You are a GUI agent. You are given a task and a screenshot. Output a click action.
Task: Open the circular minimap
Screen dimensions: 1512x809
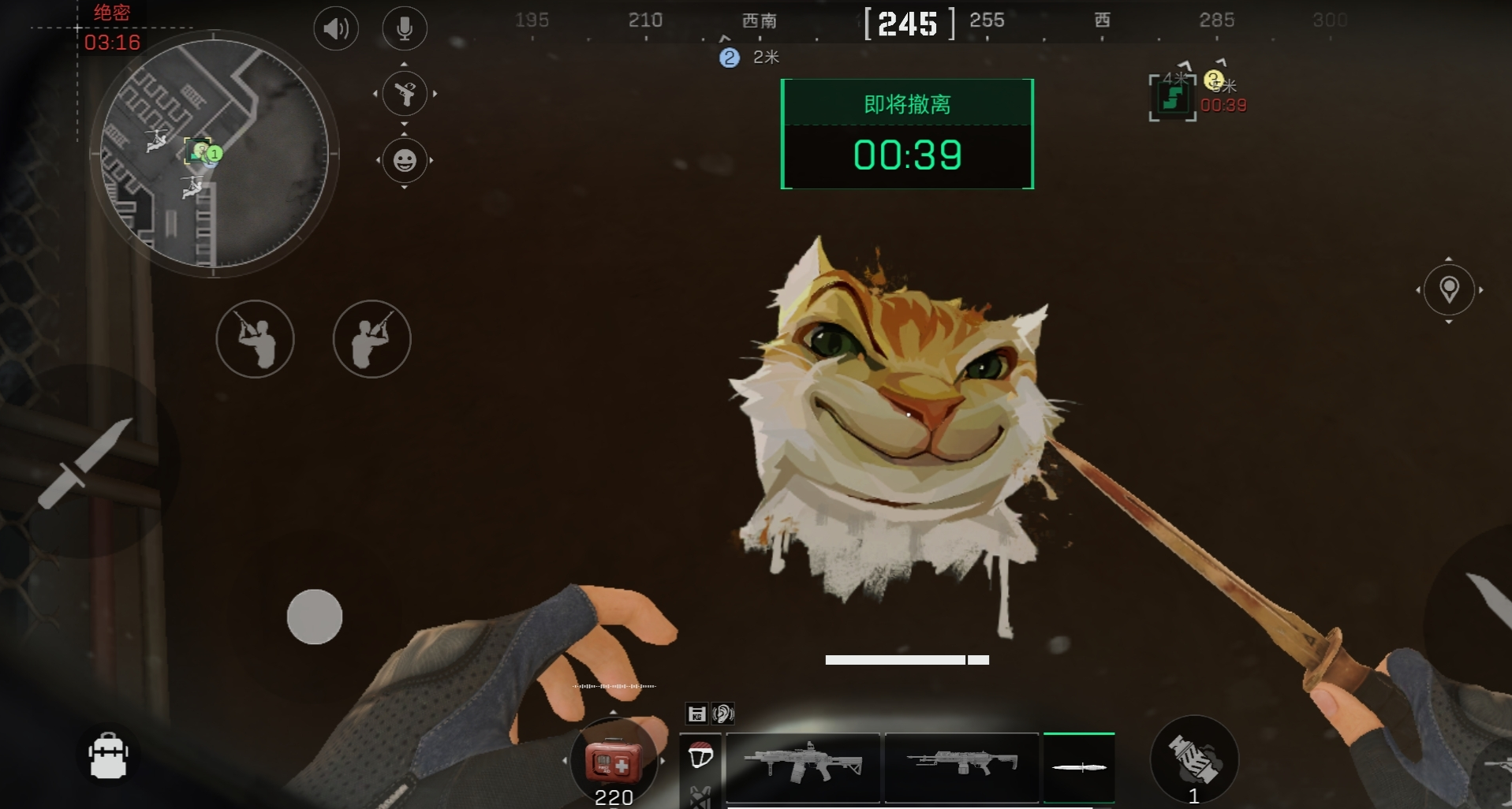[x=214, y=154]
